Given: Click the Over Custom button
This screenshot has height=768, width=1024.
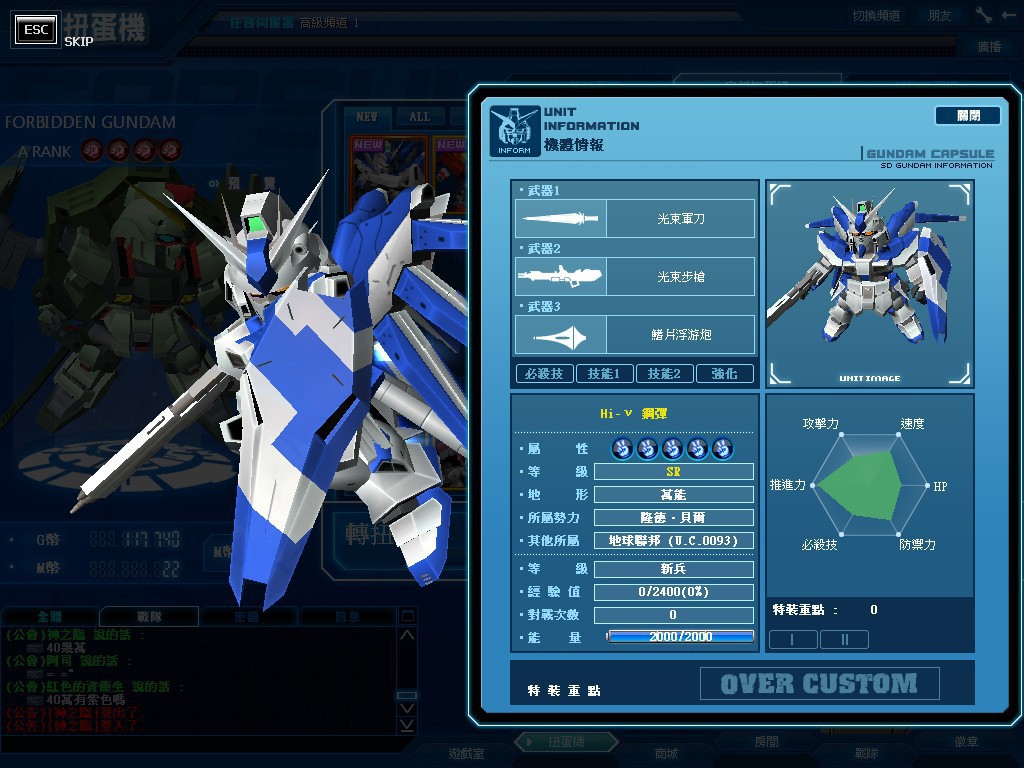Looking at the screenshot, I should click(819, 684).
